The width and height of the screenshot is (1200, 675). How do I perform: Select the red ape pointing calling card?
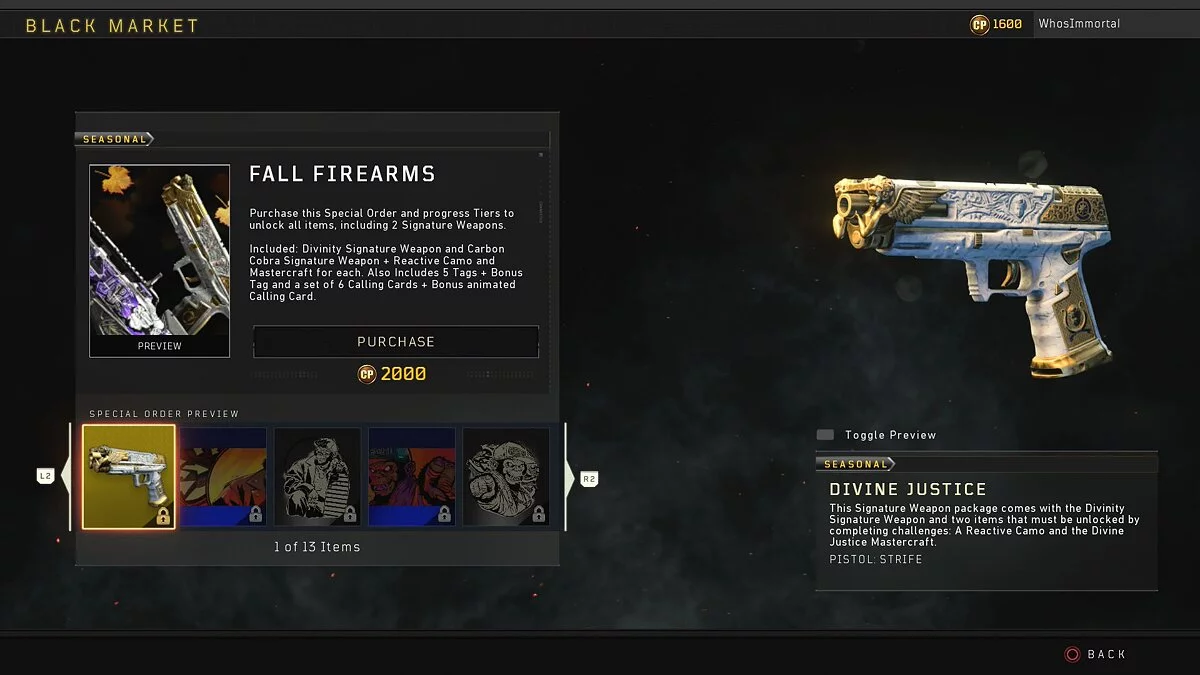point(411,477)
